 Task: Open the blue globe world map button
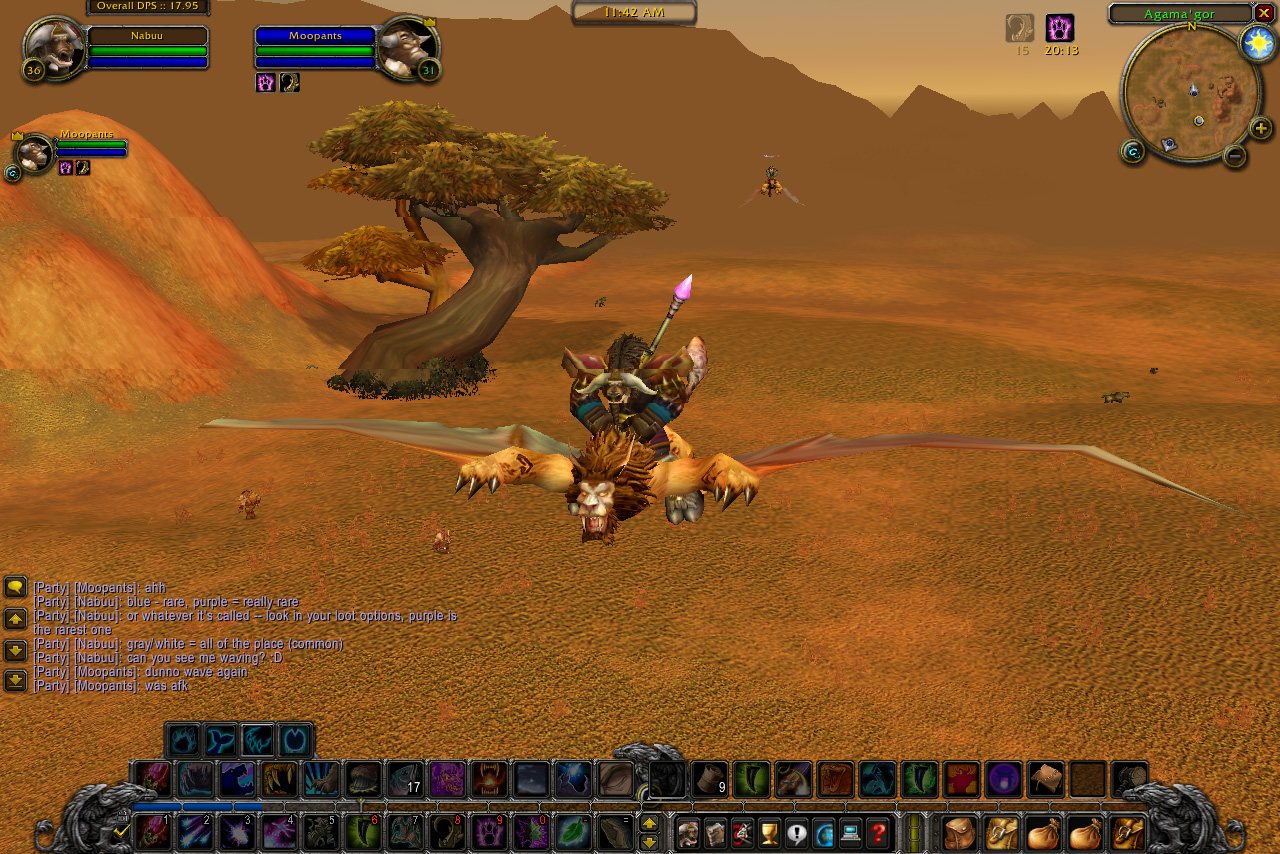tap(823, 832)
